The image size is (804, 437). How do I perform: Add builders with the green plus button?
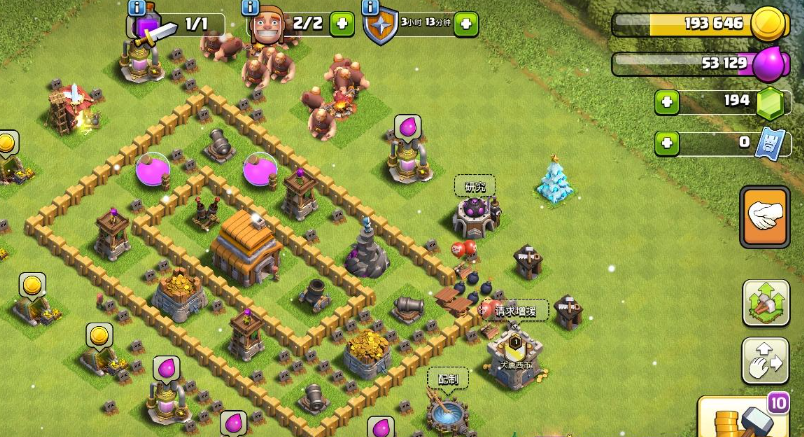342,24
